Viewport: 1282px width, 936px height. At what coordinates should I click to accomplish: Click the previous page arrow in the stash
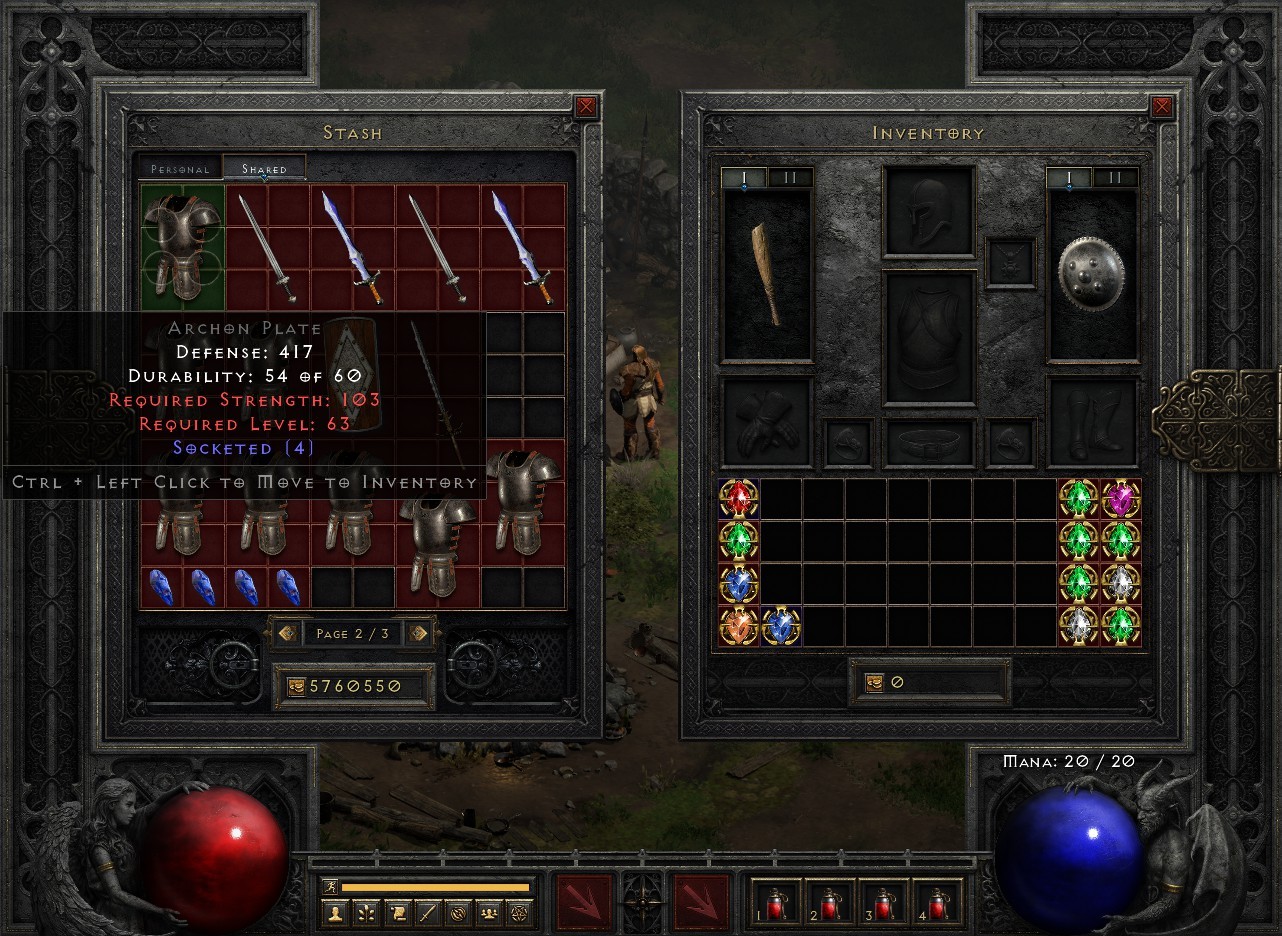(288, 632)
